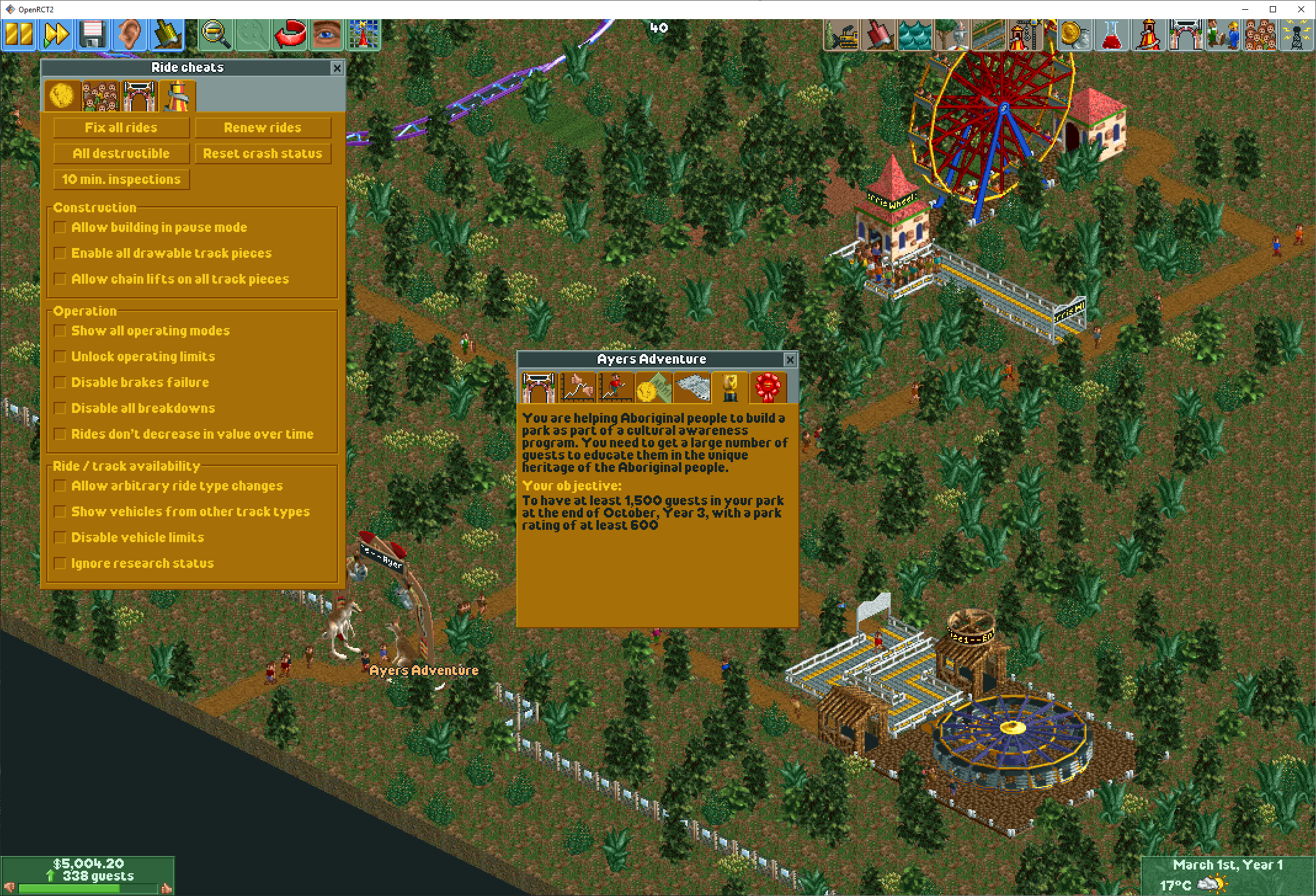Toggle Ignore research status
1316x896 pixels.
click(x=60, y=563)
